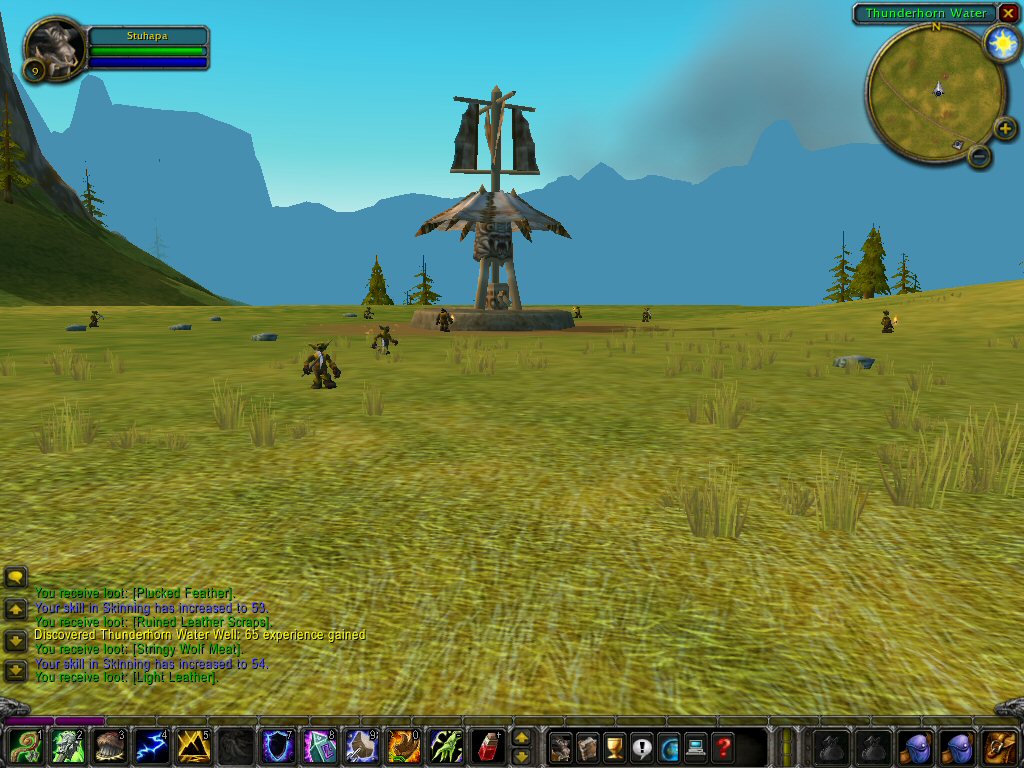Image resolution: width=1024 pixels, height=768 pixels.
Task: Use the purple totem ability in slot 8
Action: click(319, 746)
